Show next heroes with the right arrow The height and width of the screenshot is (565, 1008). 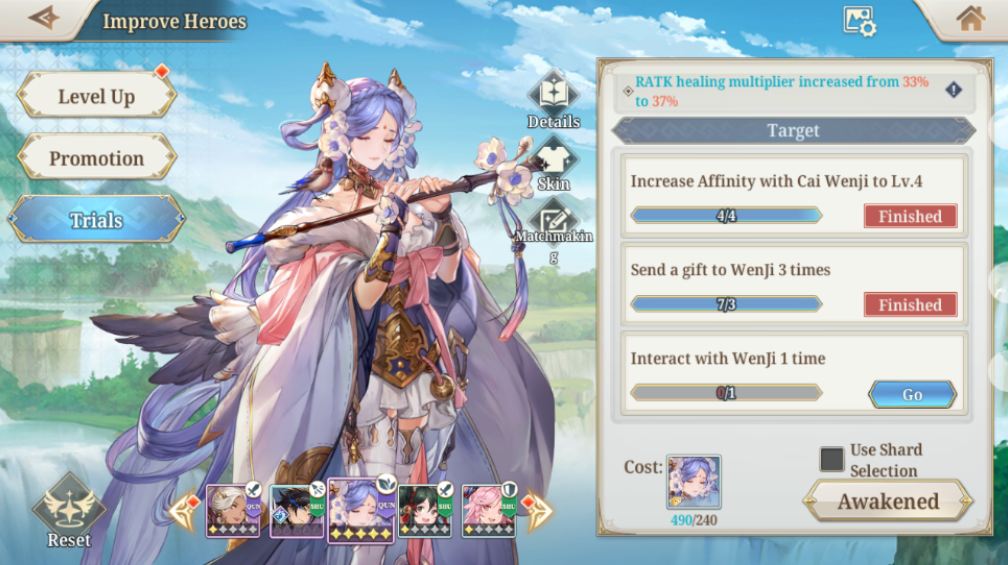538,510
